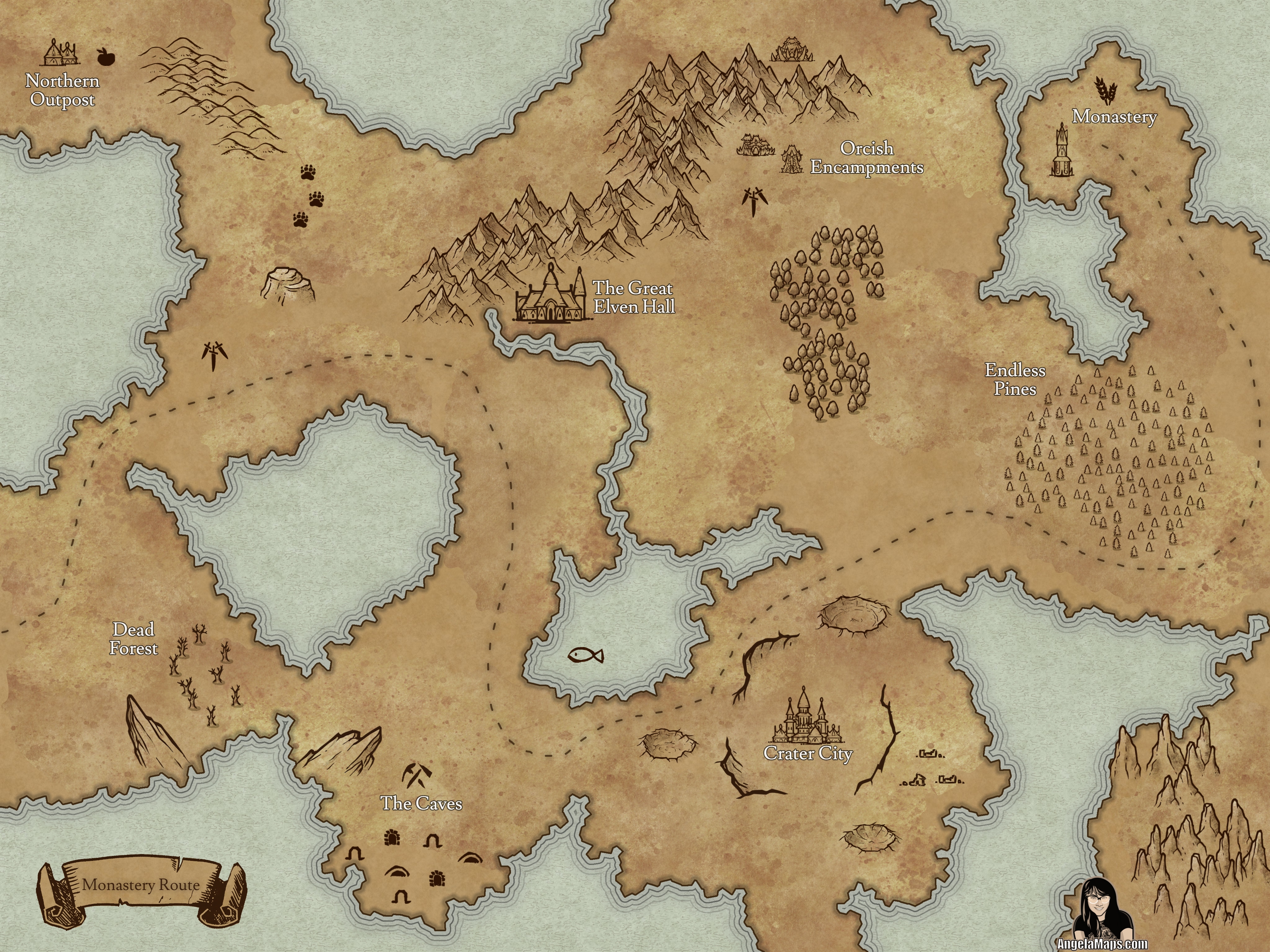Screen dimensions: 1270x952
Task: Click the apple icon near the outpost
Action: click(x=104, y=56)
